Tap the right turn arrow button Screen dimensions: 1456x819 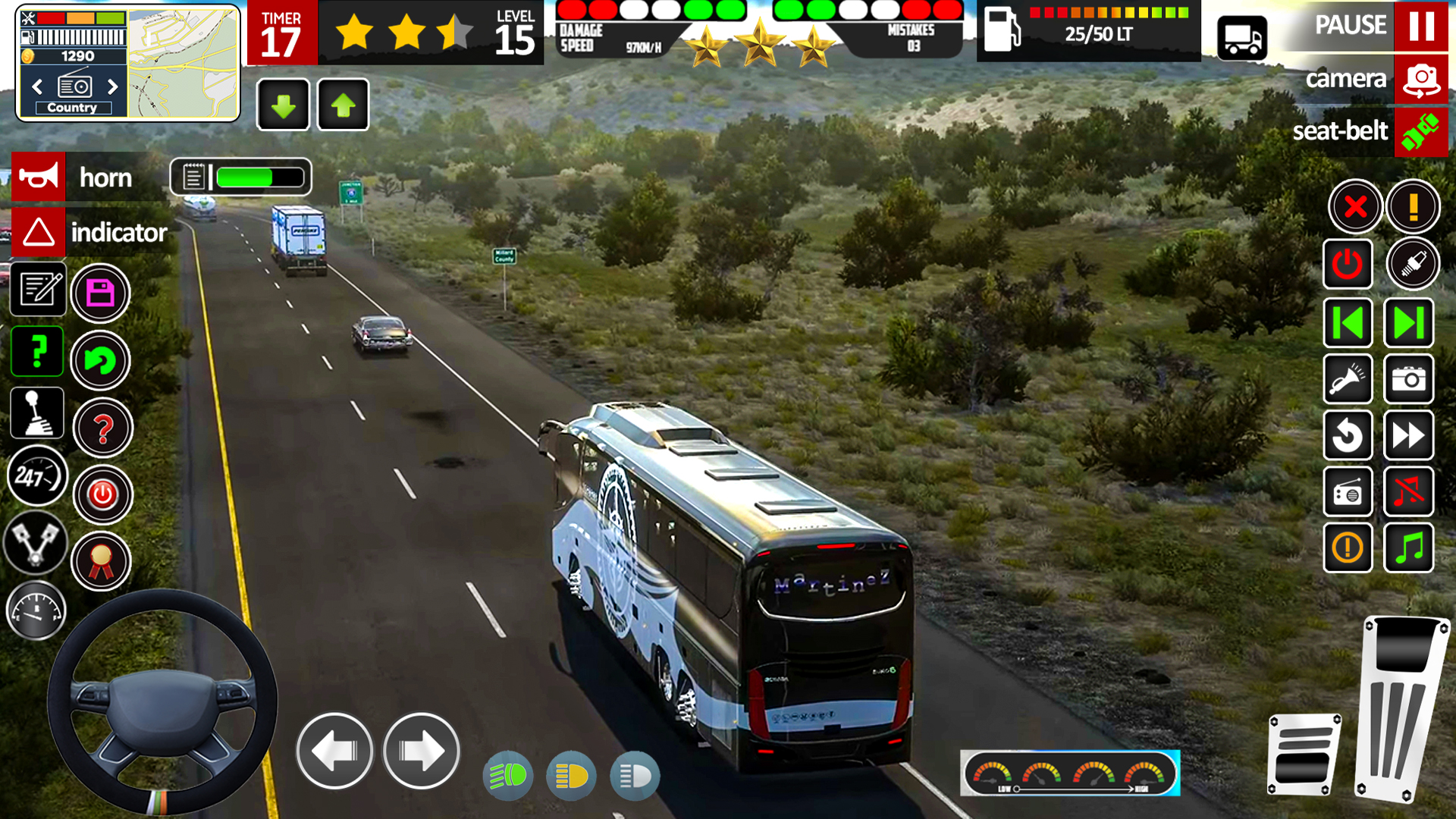(422, 751)
